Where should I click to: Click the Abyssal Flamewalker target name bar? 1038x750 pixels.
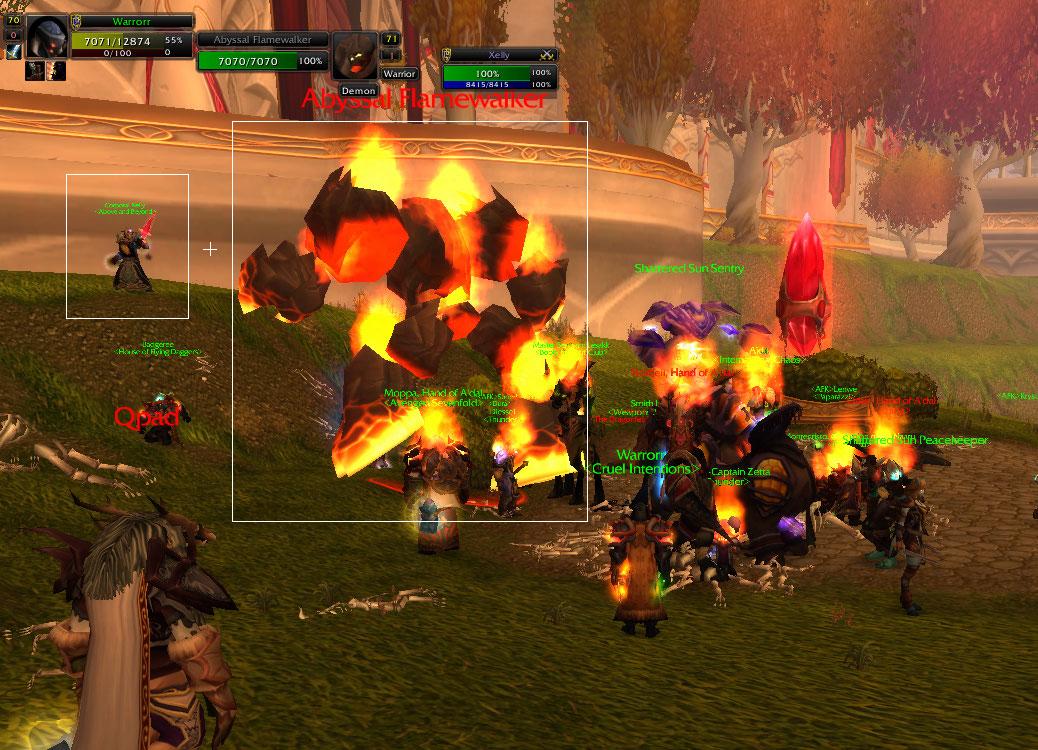(262, 39)
